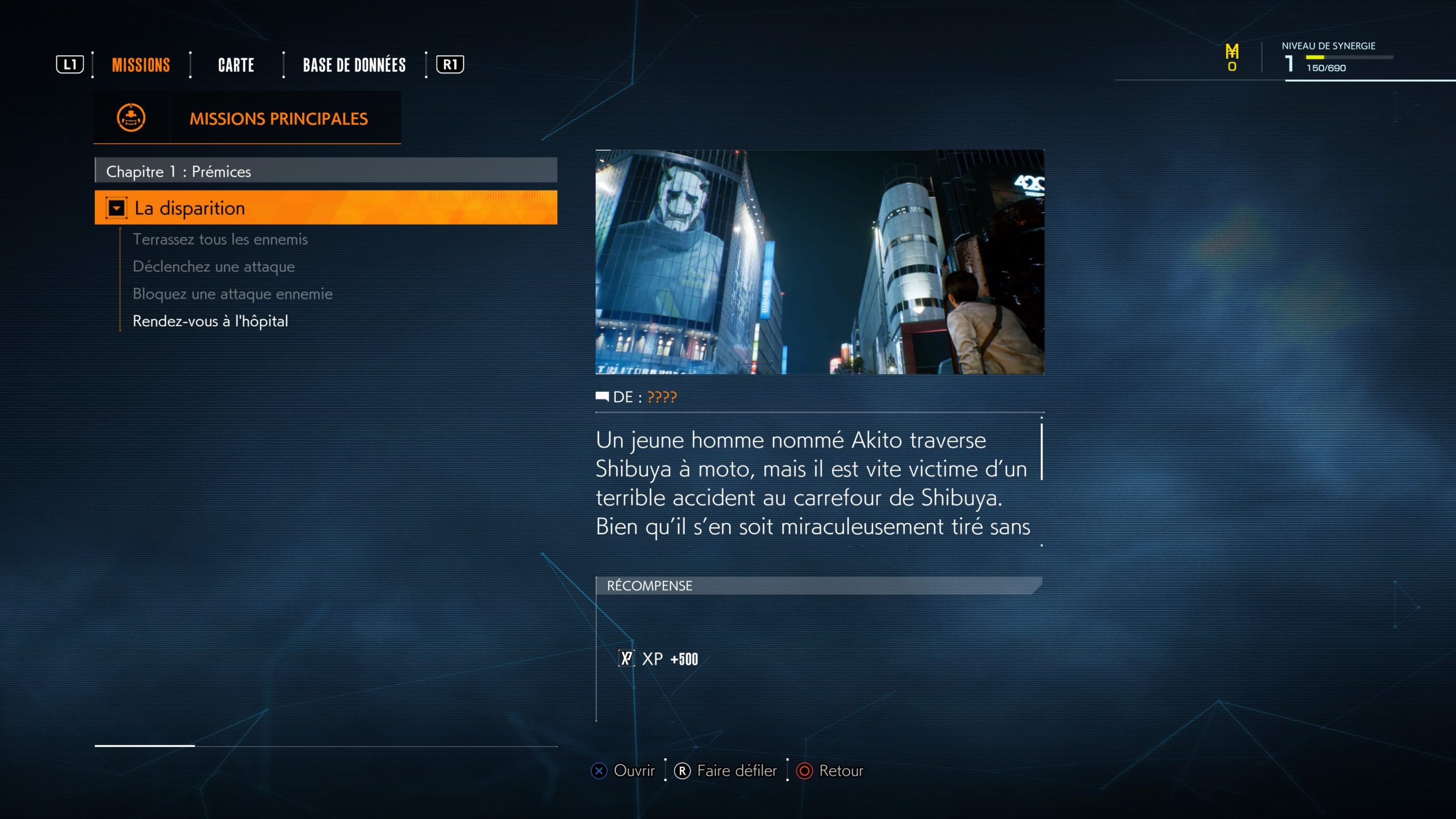This screenshot has width=1456, height=819.
Task: Select the Bloquez une attaque ennemie objective
Action: [x=233, y=294]
